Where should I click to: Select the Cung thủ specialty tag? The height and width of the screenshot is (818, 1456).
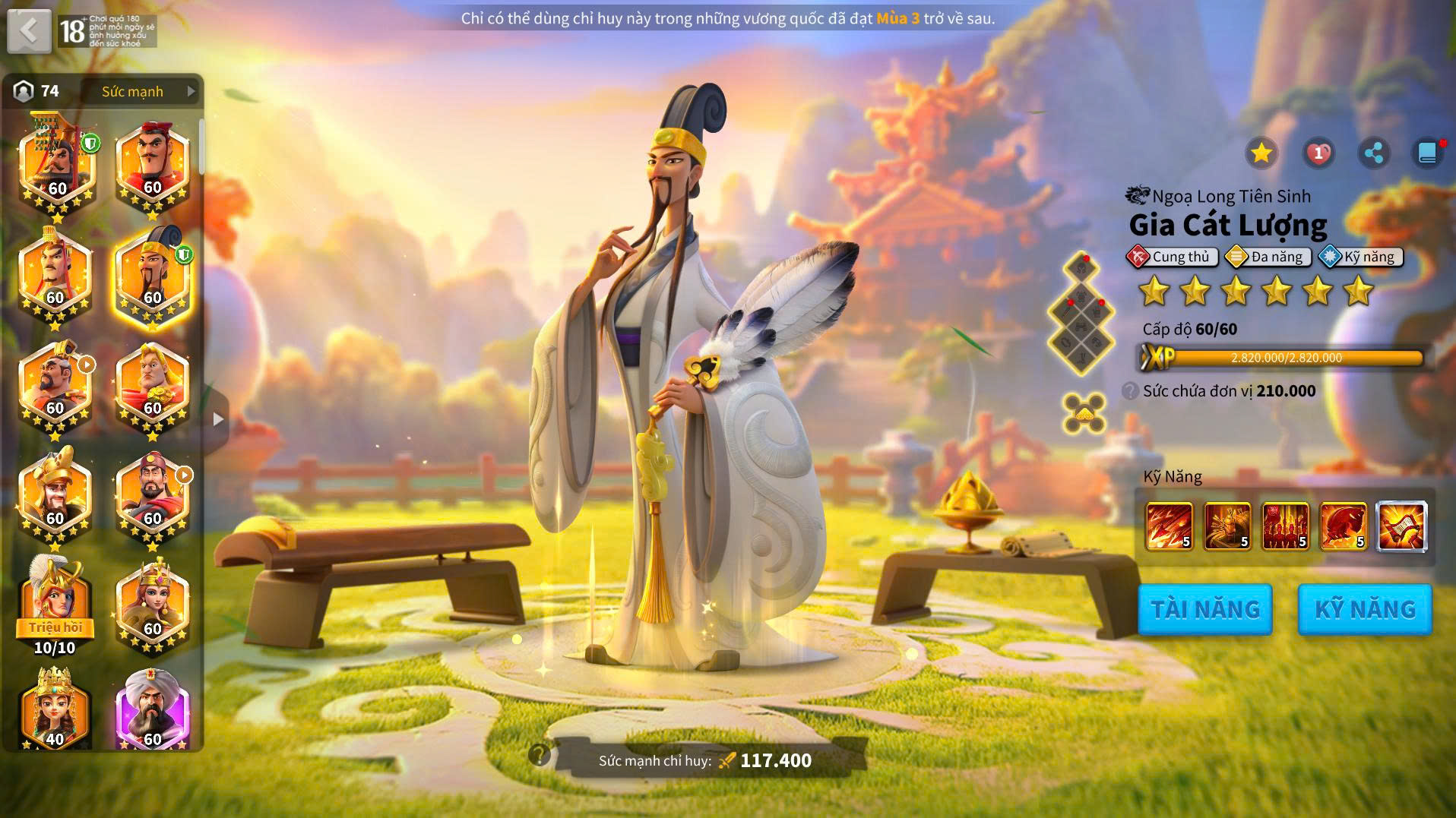[x=1172, y=257]
